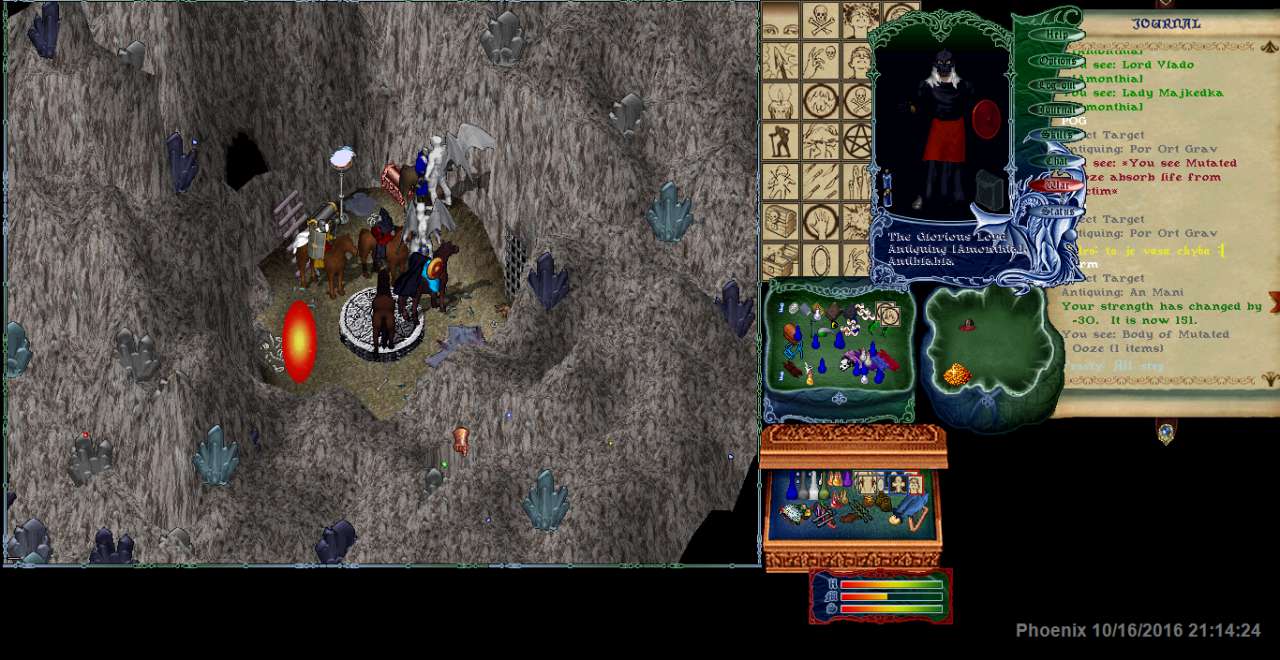Click the red shield on the paperdoll
Image resolution: width=1280 pixels, height=660 pixels.
[985, 121]
